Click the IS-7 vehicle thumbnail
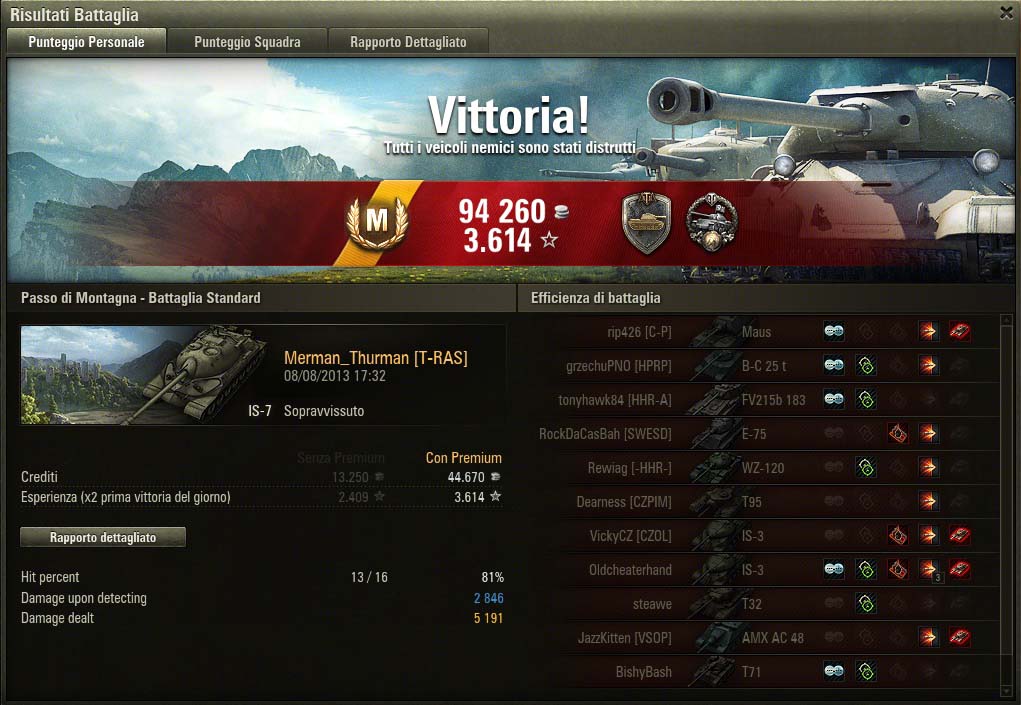Viewport: 1021px width, 705px height. [x=146, y=375]
